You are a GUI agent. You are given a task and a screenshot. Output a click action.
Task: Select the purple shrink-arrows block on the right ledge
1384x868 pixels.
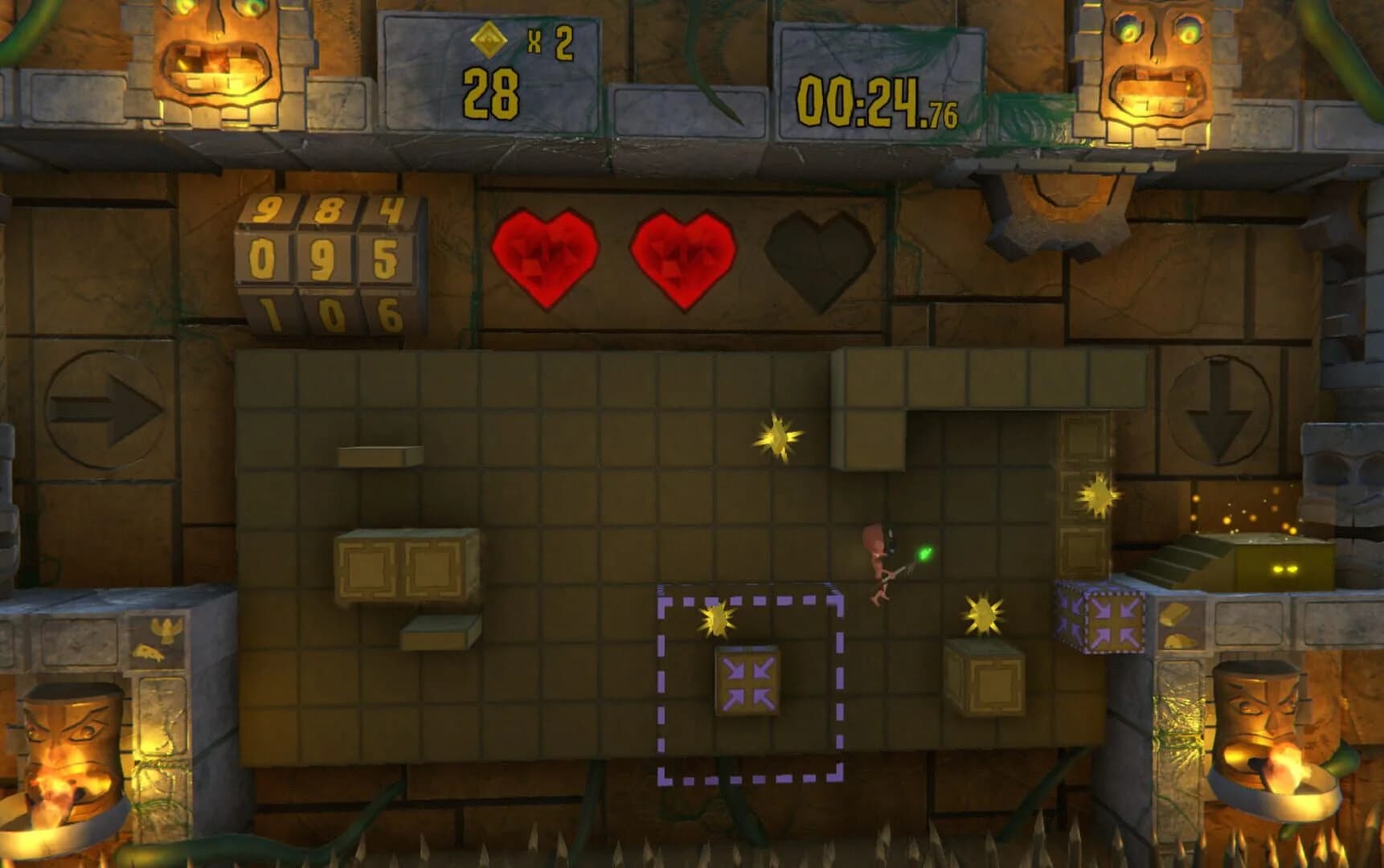point(1116,623)
